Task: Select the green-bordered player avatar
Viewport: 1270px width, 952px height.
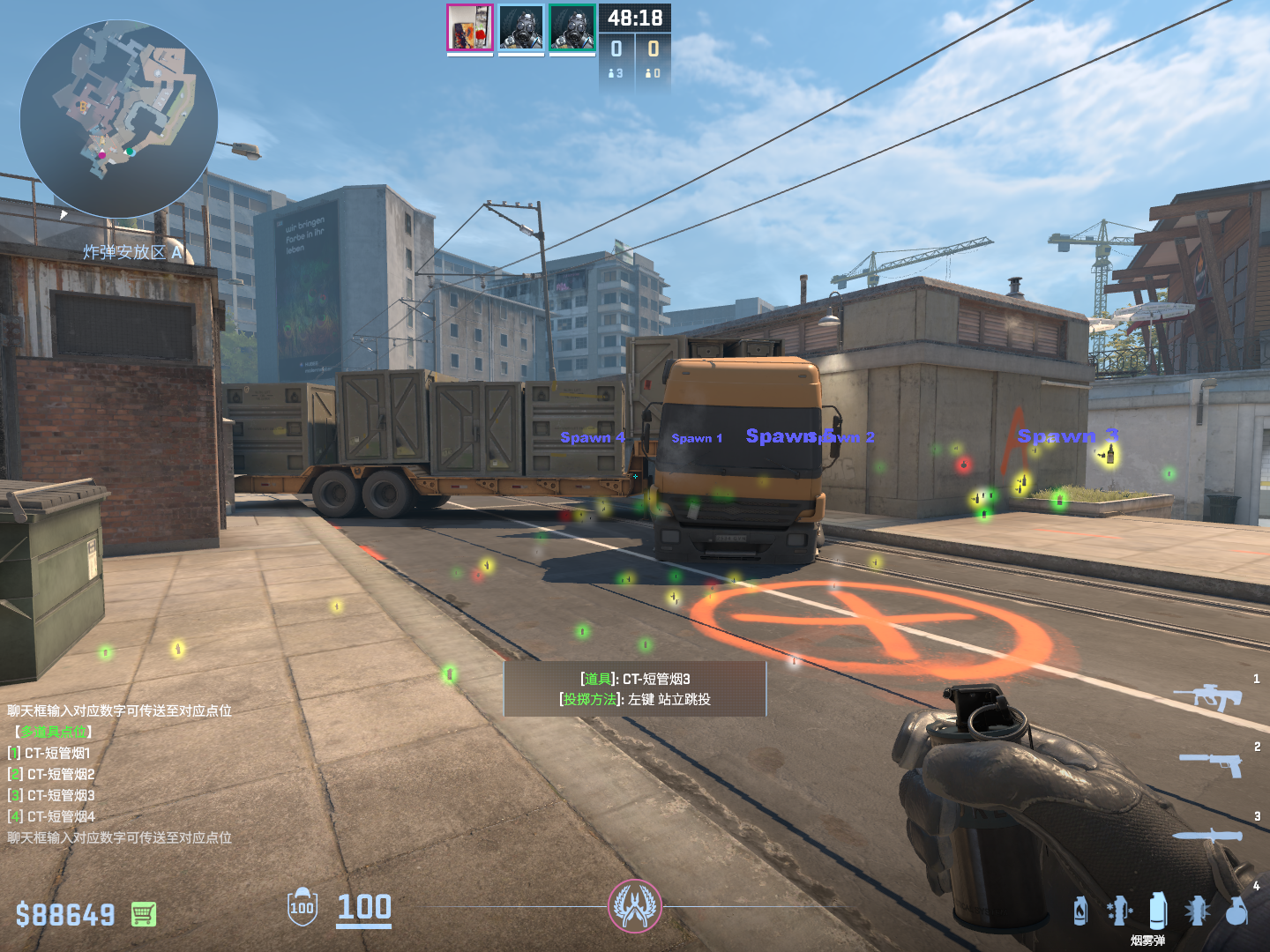Action: point(571,28)
